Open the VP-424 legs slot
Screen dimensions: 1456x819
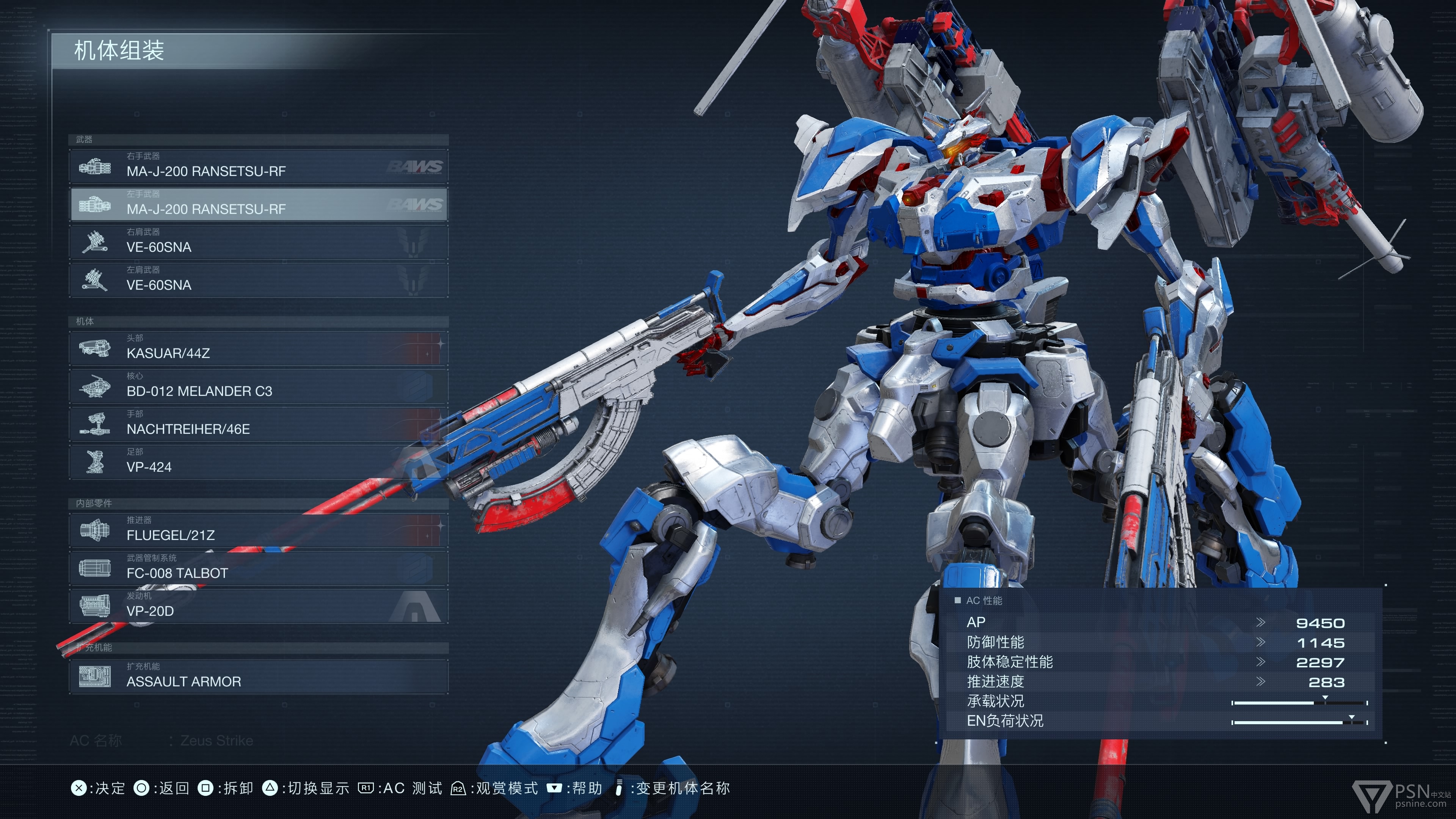click(258, 462)
